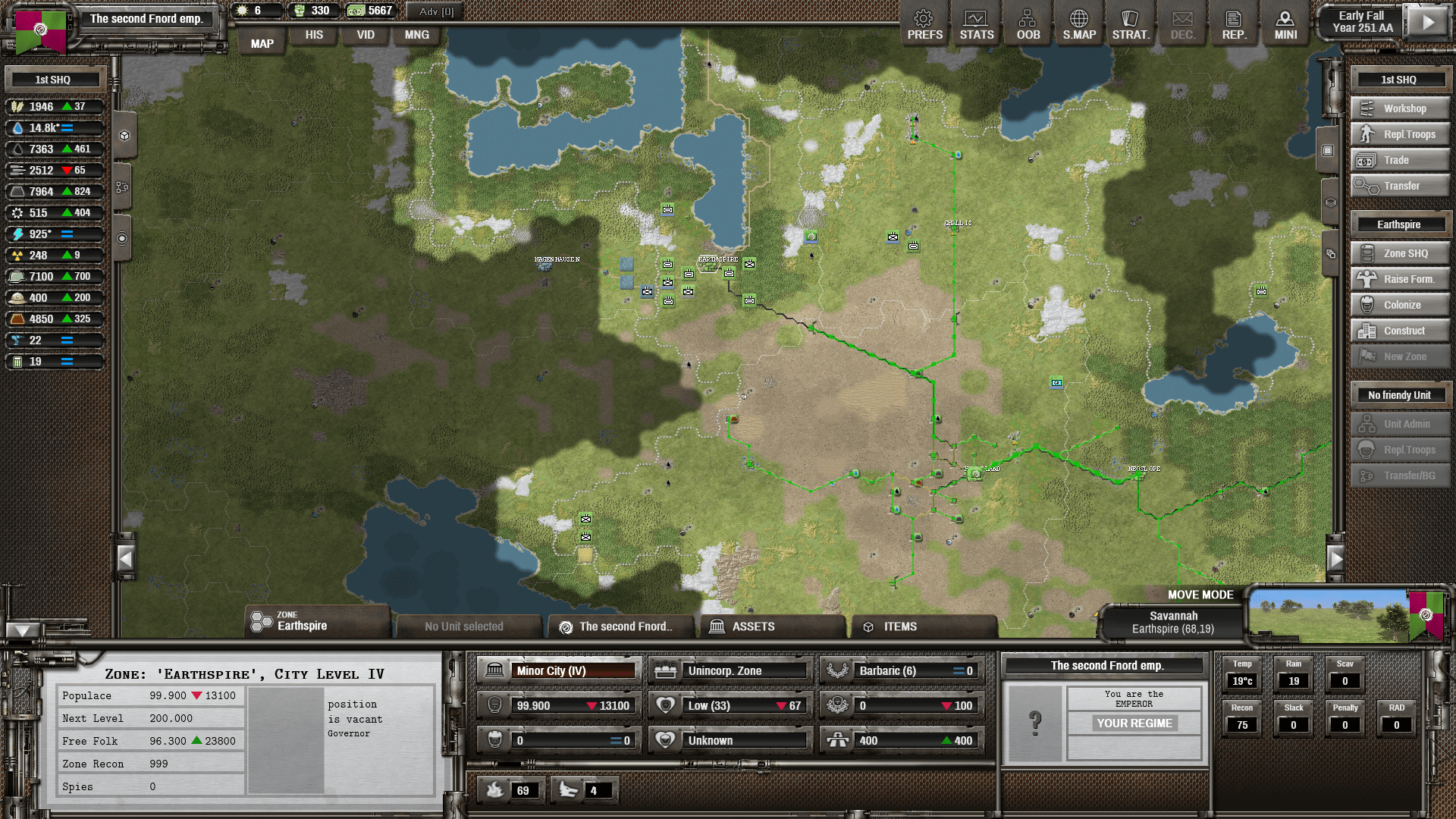1456x819 pixels.
Task: End turn with the play arrow
Action: (1427, 22)
